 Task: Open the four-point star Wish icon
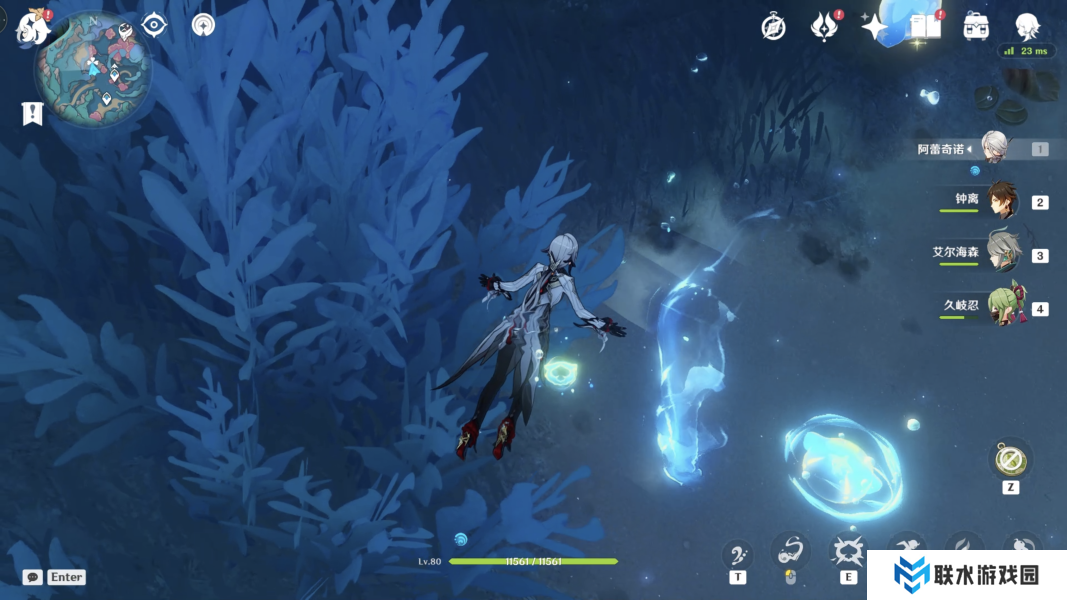point(875,27)
